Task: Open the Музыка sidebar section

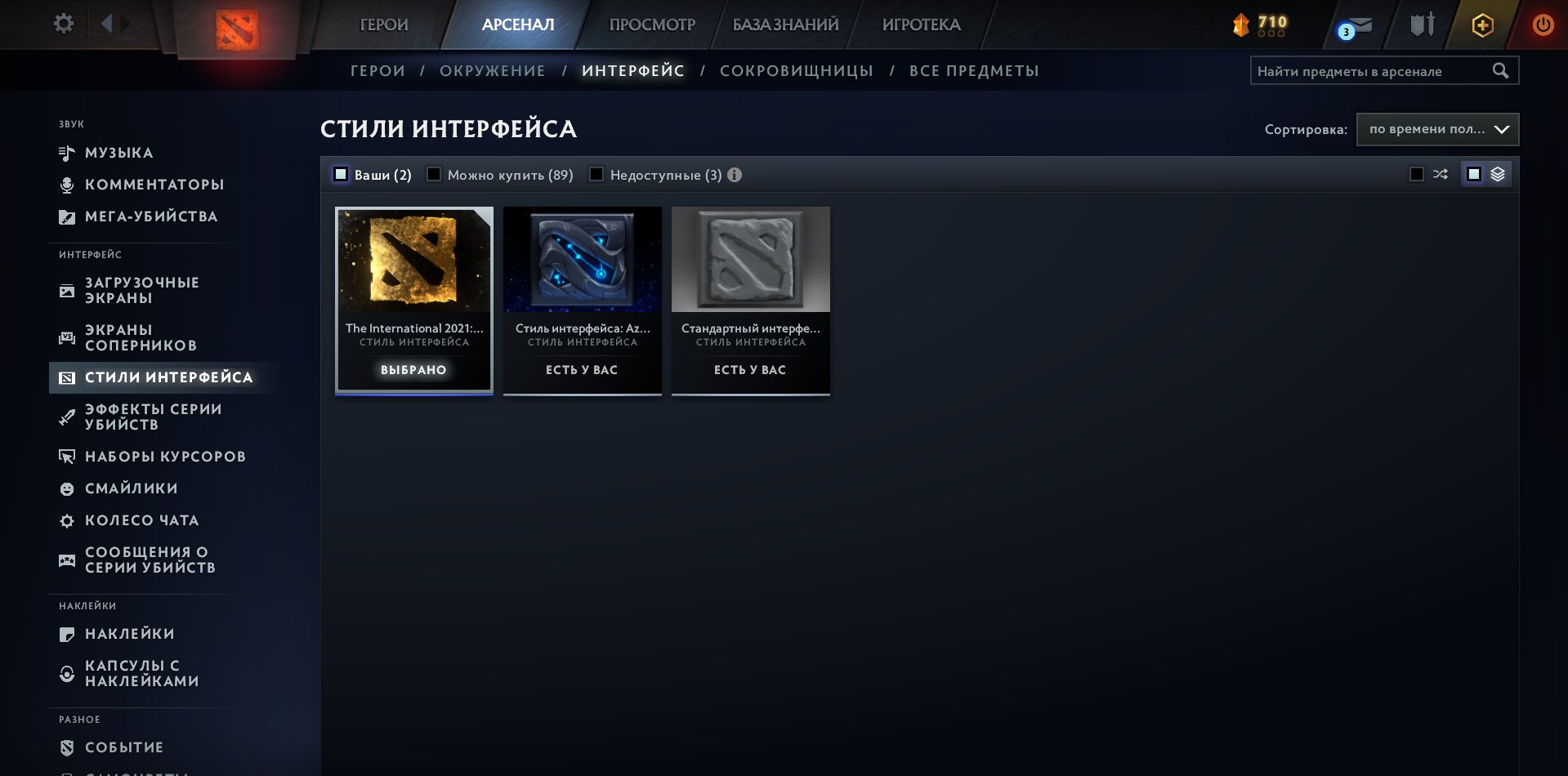Action: click(119, 152)
